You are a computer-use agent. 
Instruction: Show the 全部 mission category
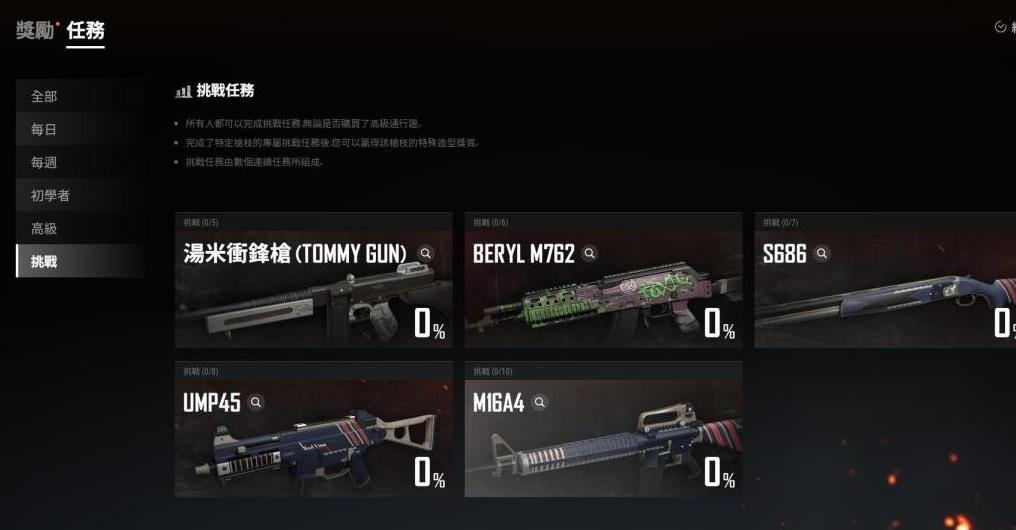pyautogui.click(x=45, y=96)
